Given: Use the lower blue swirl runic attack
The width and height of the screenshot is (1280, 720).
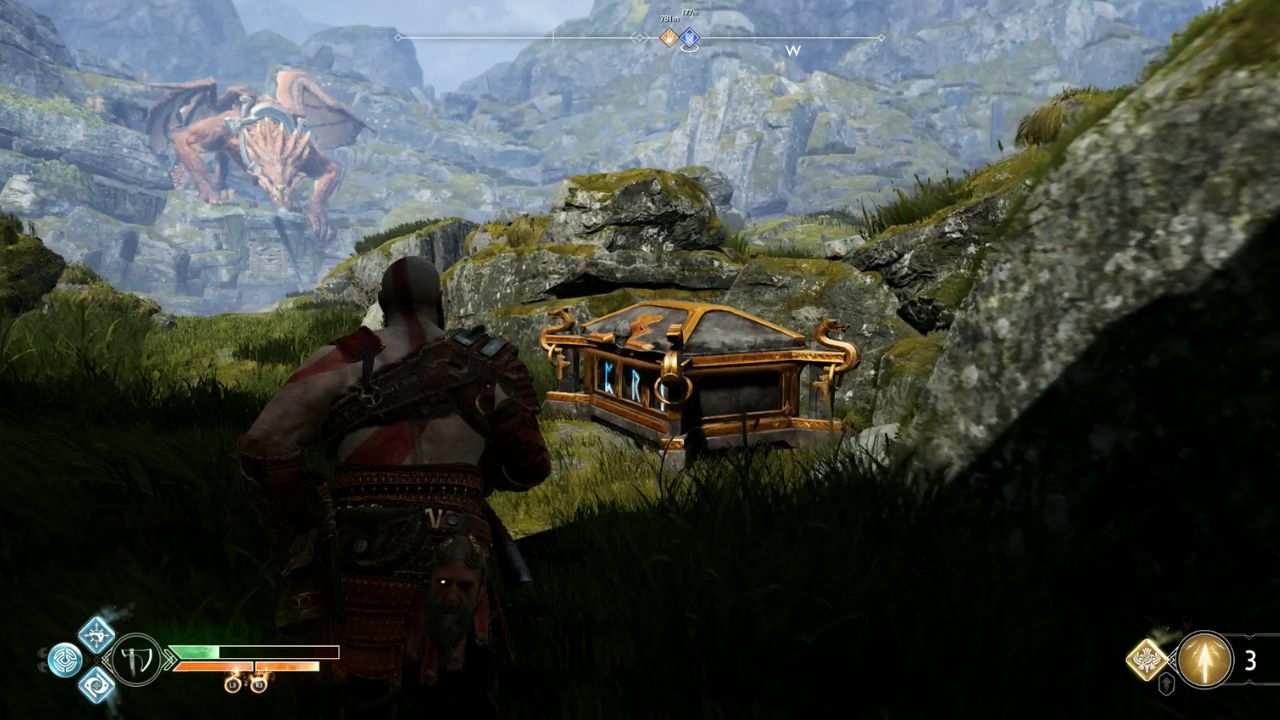Looking at the screenshot, I should coord(97,685).
